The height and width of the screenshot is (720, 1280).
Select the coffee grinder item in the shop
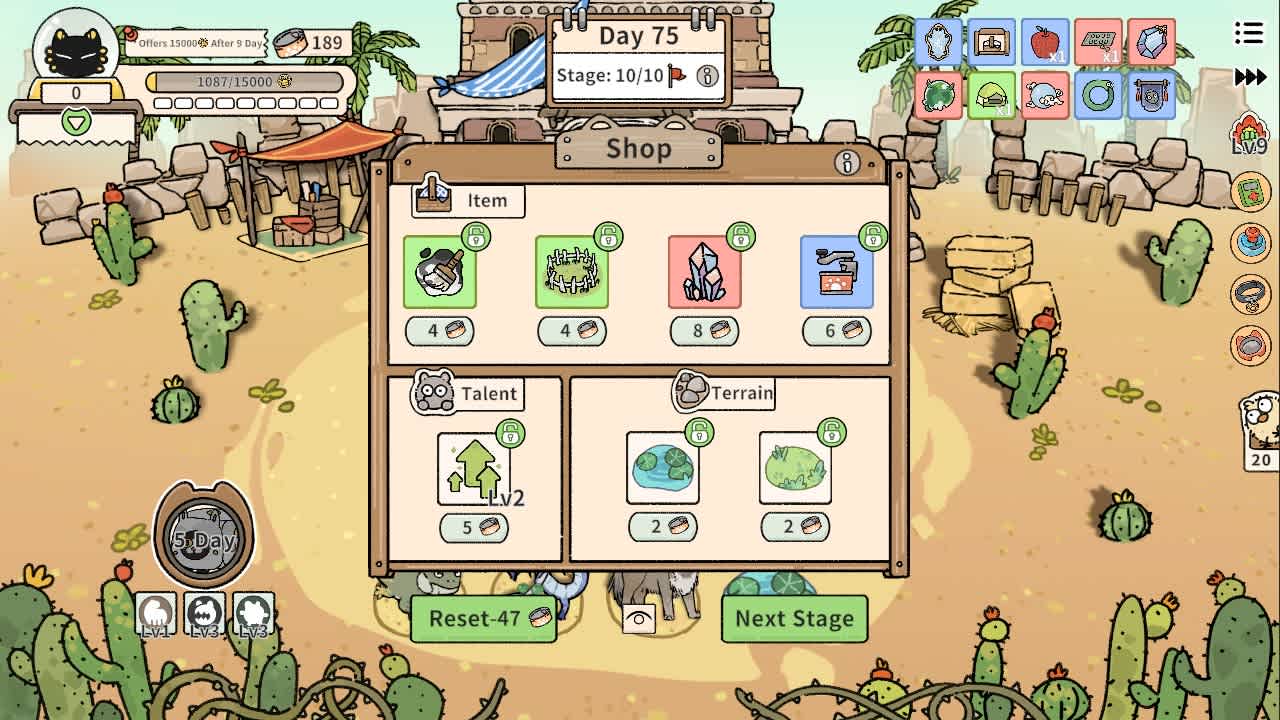[837, 270]
